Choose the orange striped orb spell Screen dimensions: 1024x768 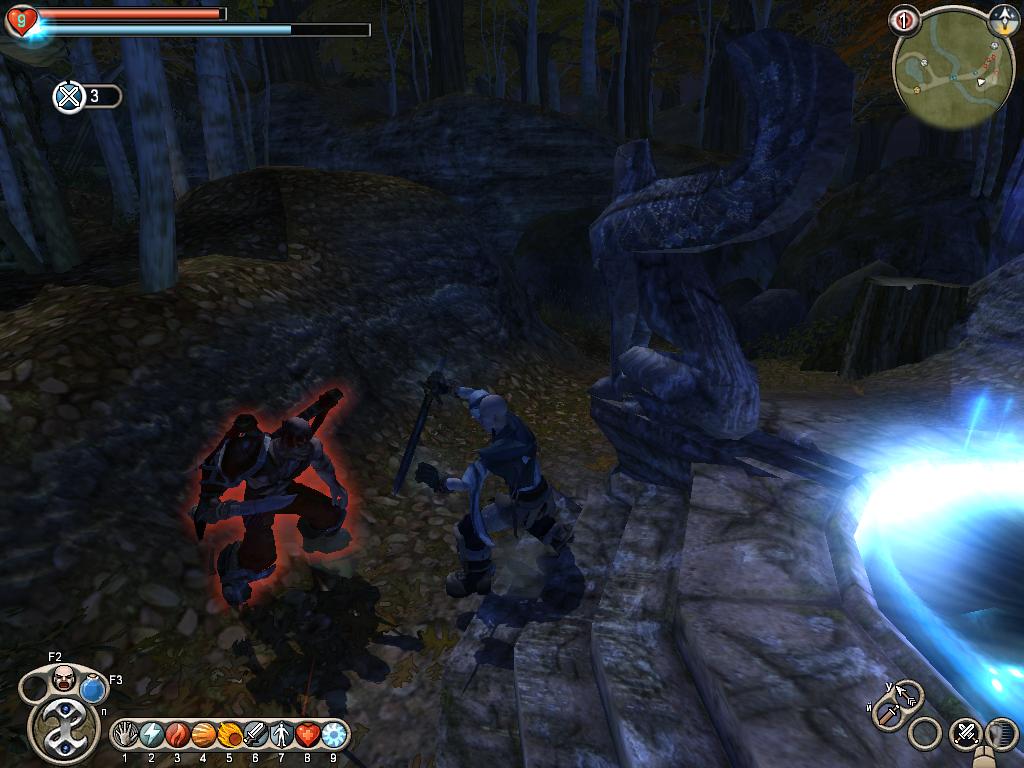pyautogui.click(x=203, y=735)
